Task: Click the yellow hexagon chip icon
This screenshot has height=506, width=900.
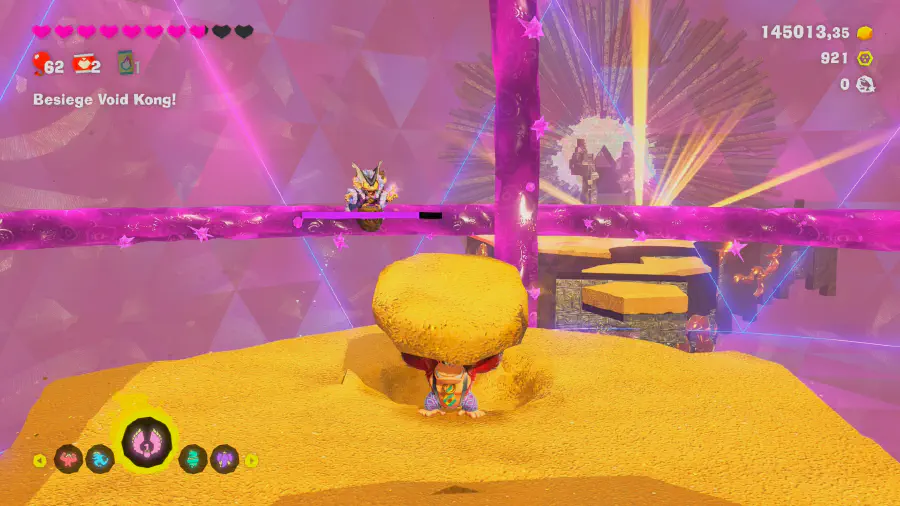Action: [865, 59]
